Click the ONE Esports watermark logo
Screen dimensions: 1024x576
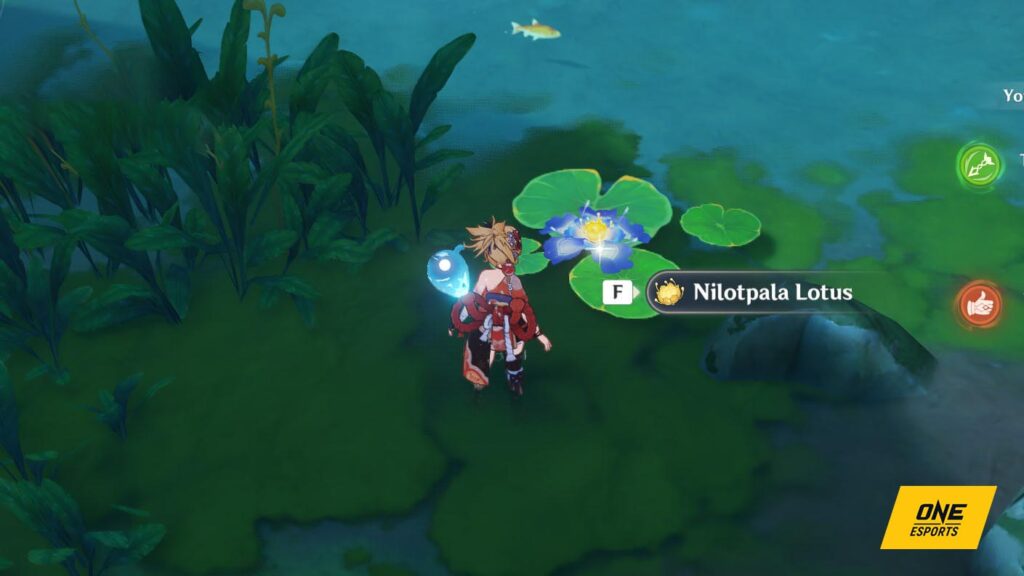pos(937,517)
